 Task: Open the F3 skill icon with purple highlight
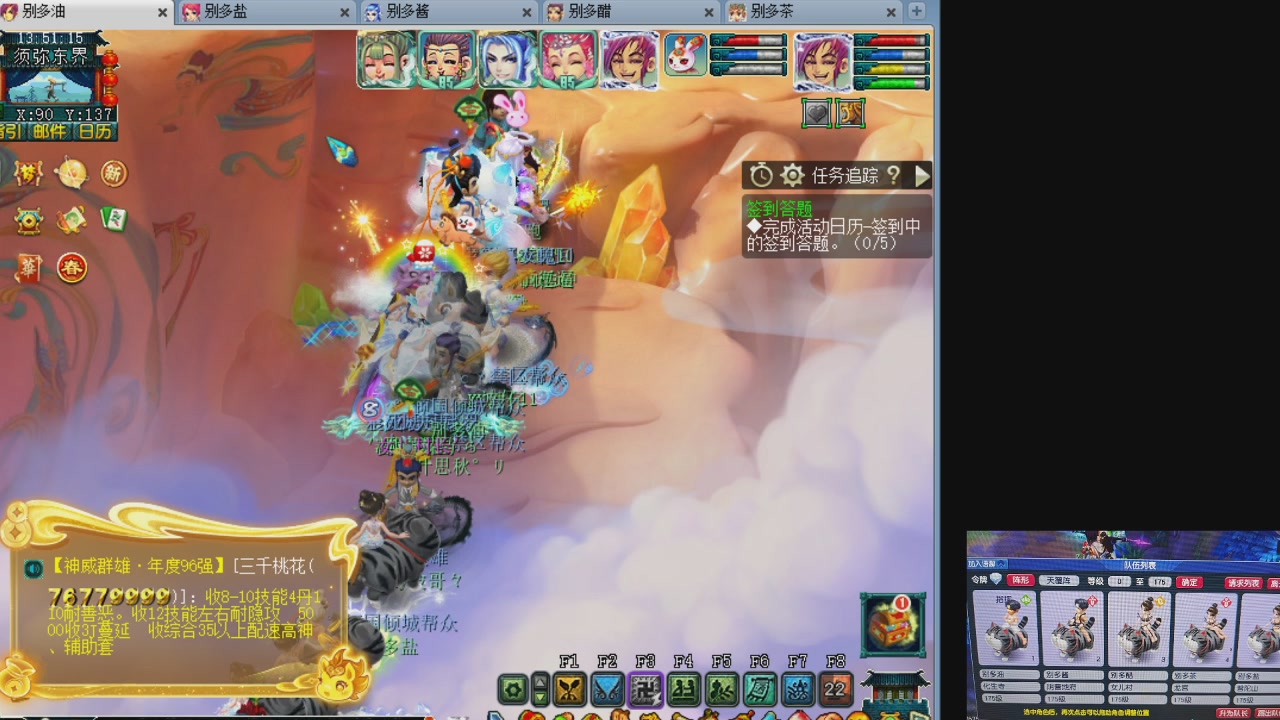(645, 690)
